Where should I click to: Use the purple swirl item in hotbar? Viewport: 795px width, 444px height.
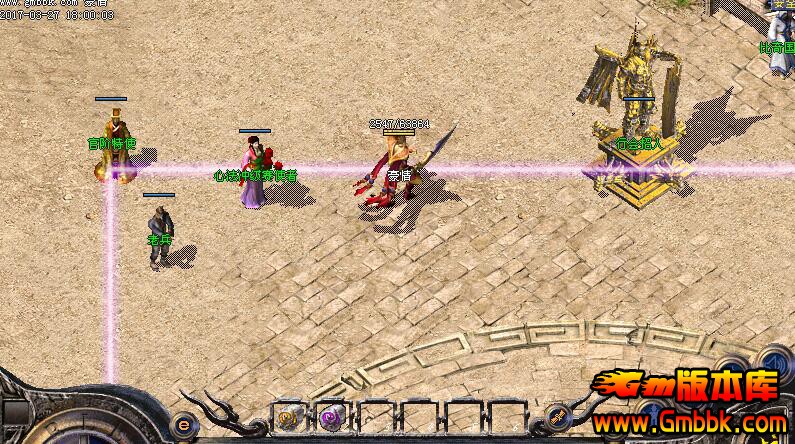330,417
